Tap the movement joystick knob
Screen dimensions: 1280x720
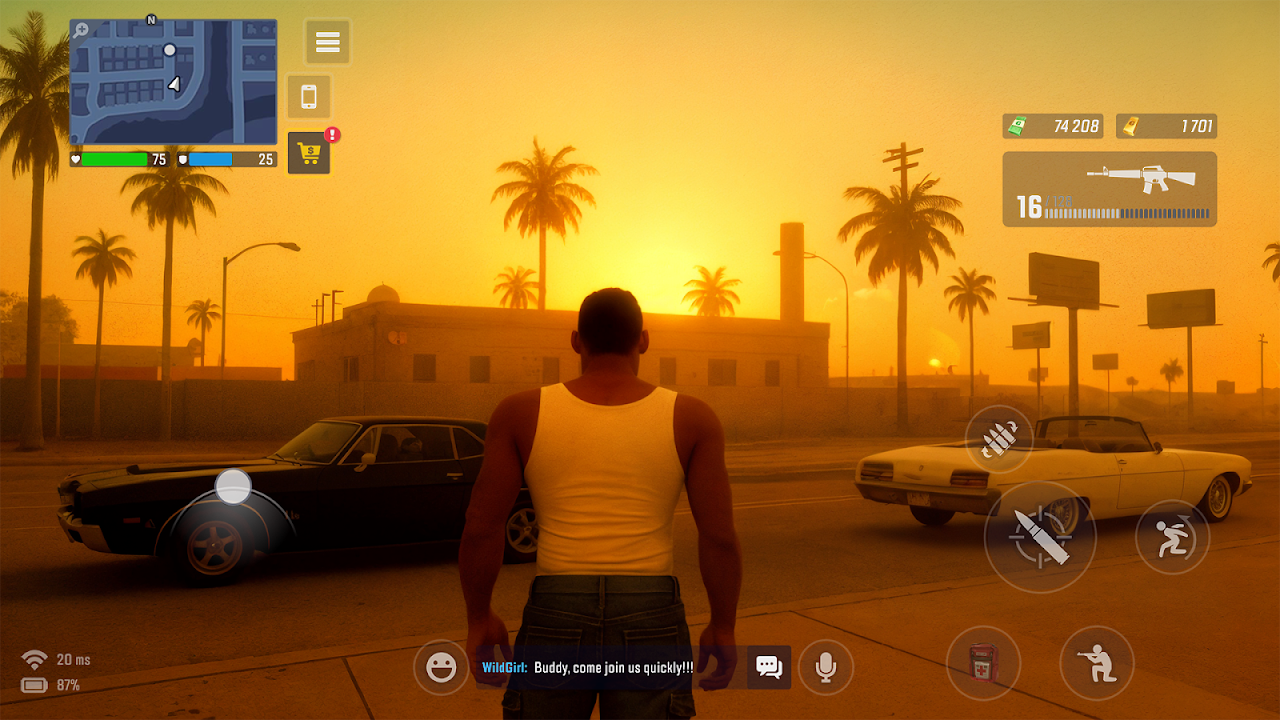[233, 487]
